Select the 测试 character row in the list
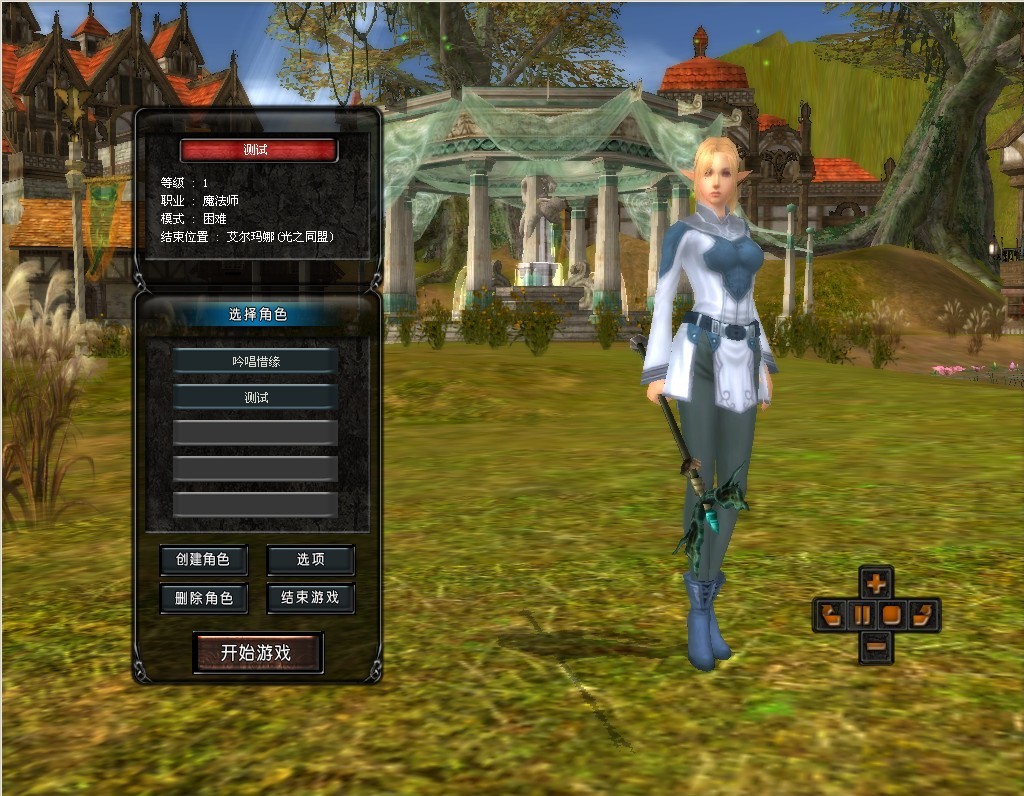 [x=255, y=397]
